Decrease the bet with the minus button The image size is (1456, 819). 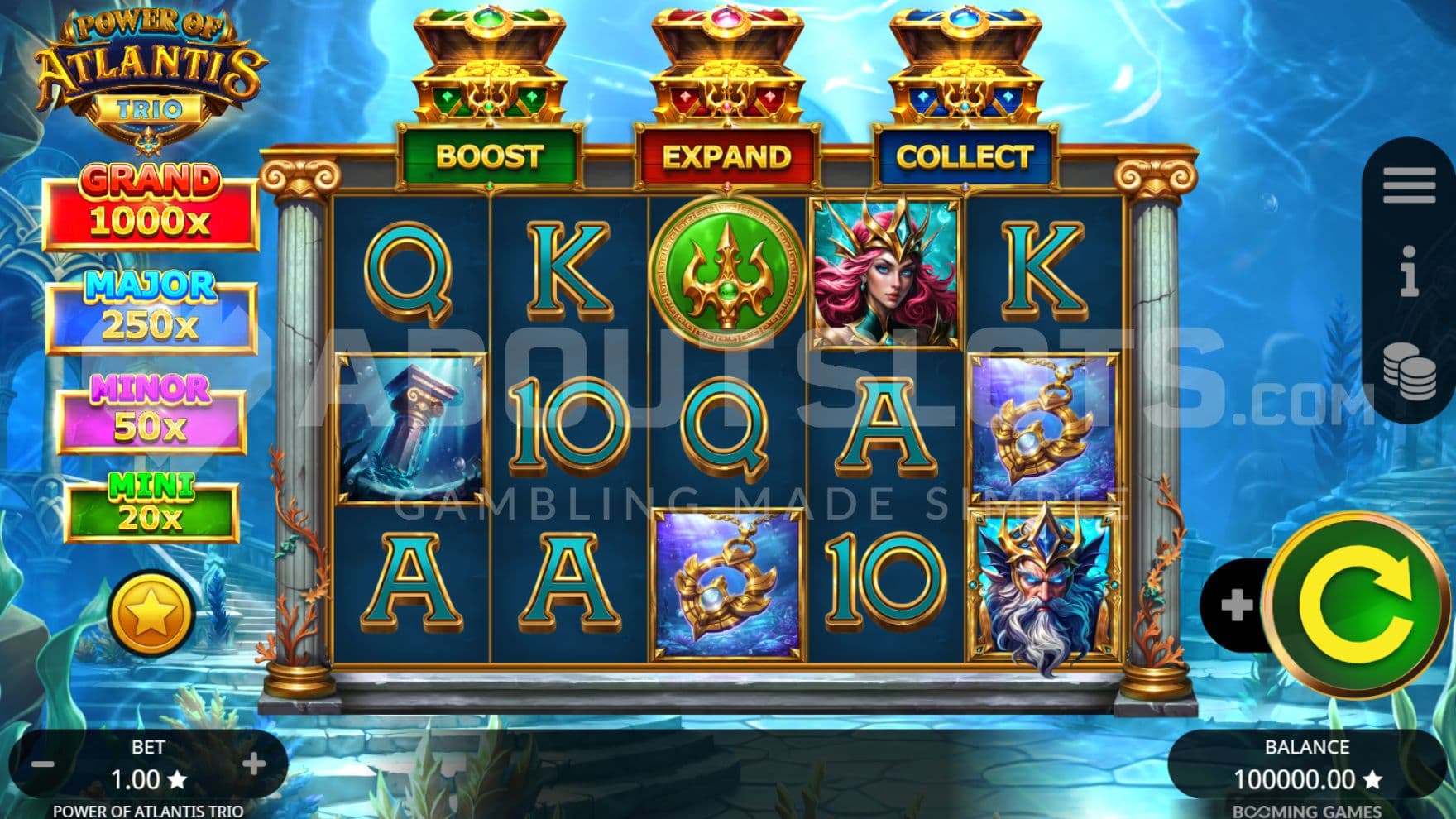(42, 764)
